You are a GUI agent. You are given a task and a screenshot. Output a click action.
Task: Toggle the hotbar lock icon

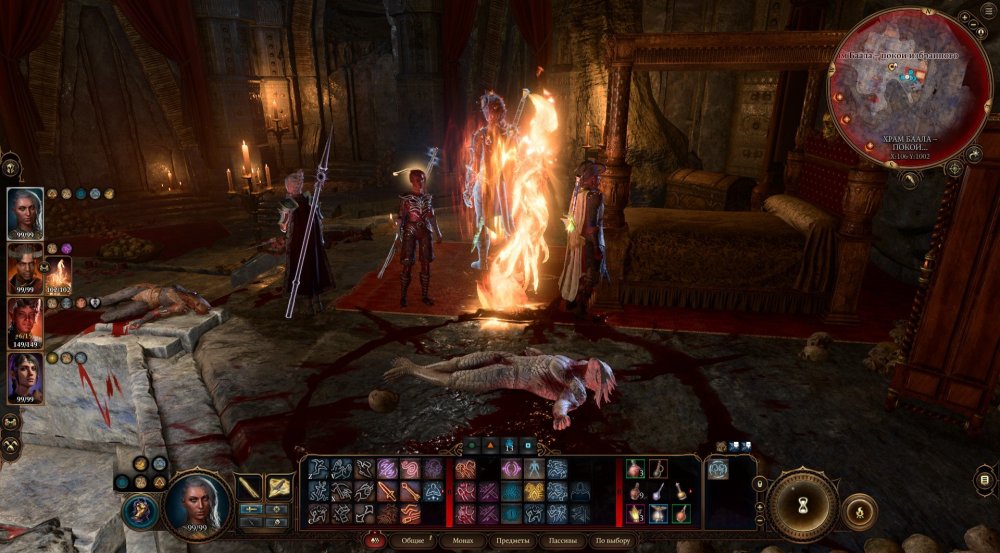tap(760, 484)
